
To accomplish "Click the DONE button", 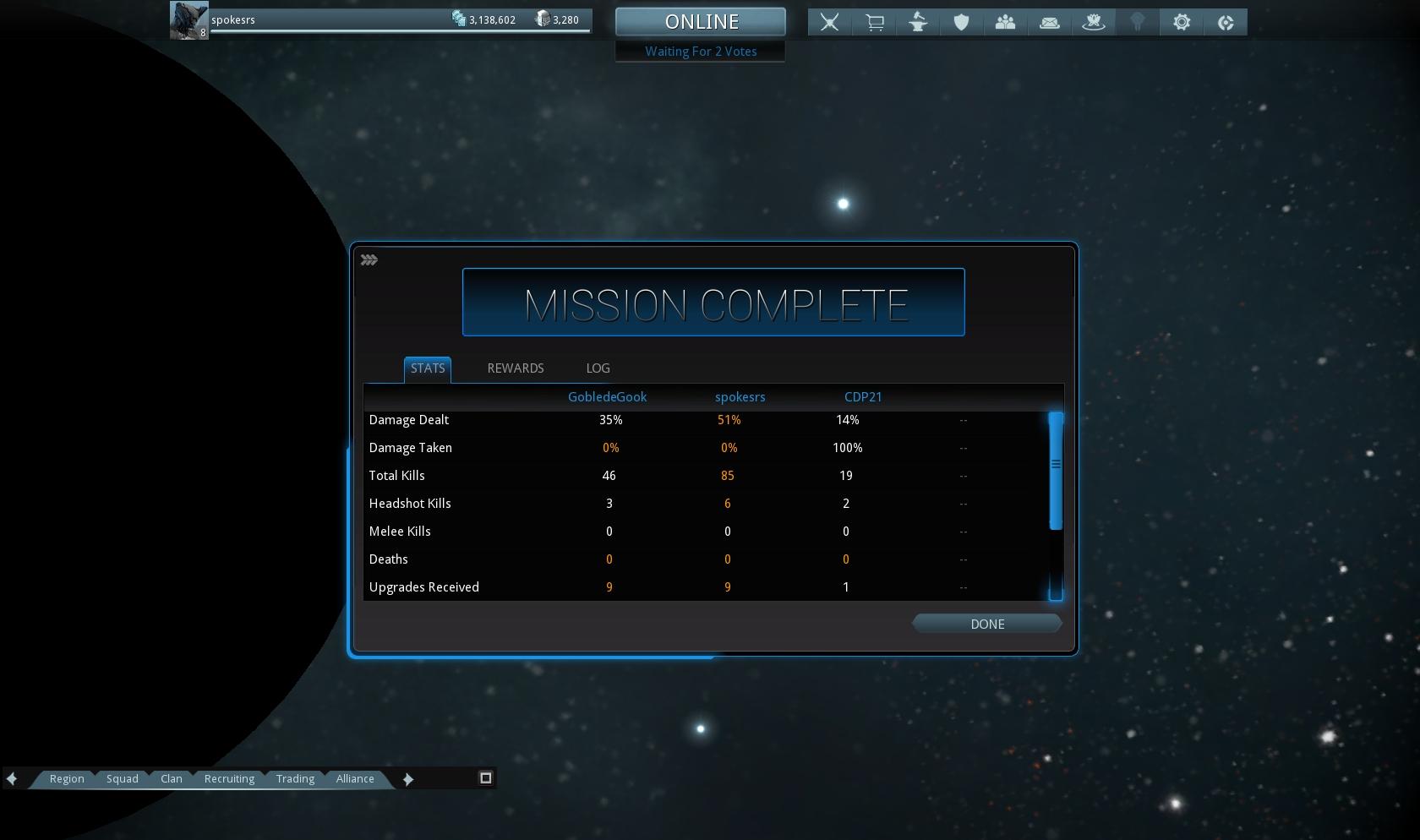I will coord(986,624).
